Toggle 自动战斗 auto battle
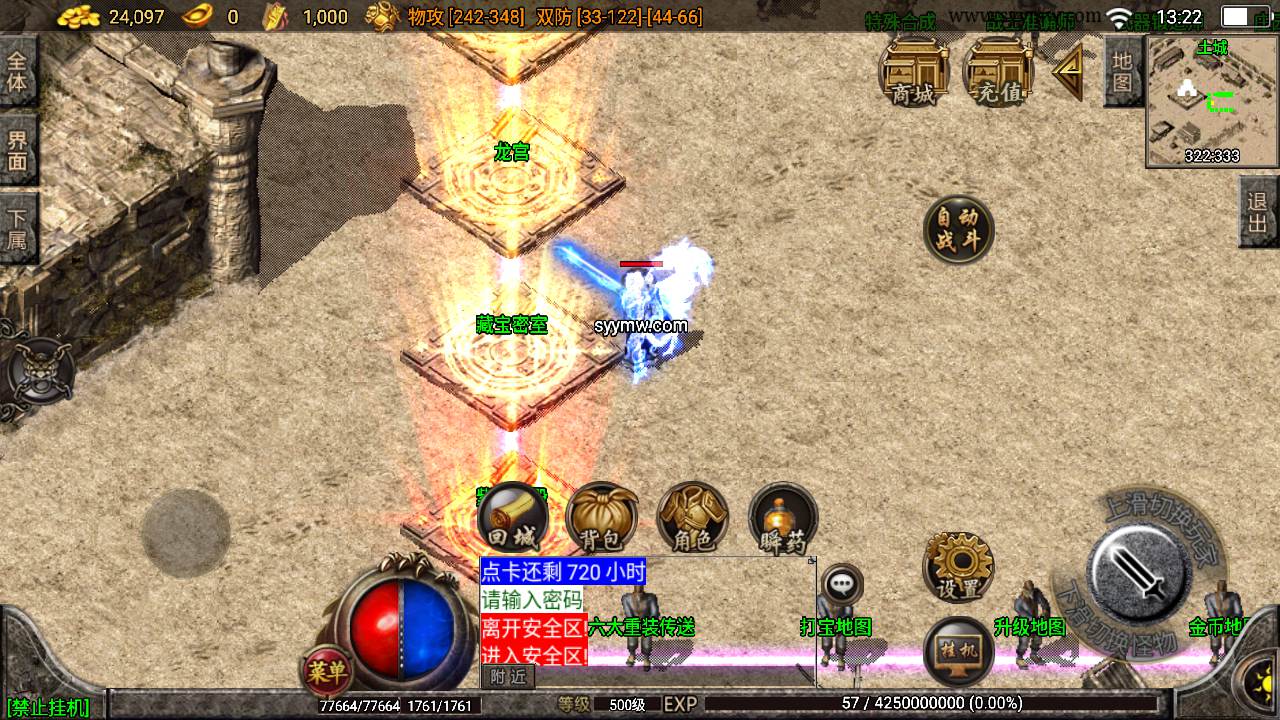 pyautogui.click(x=958, y=230)
